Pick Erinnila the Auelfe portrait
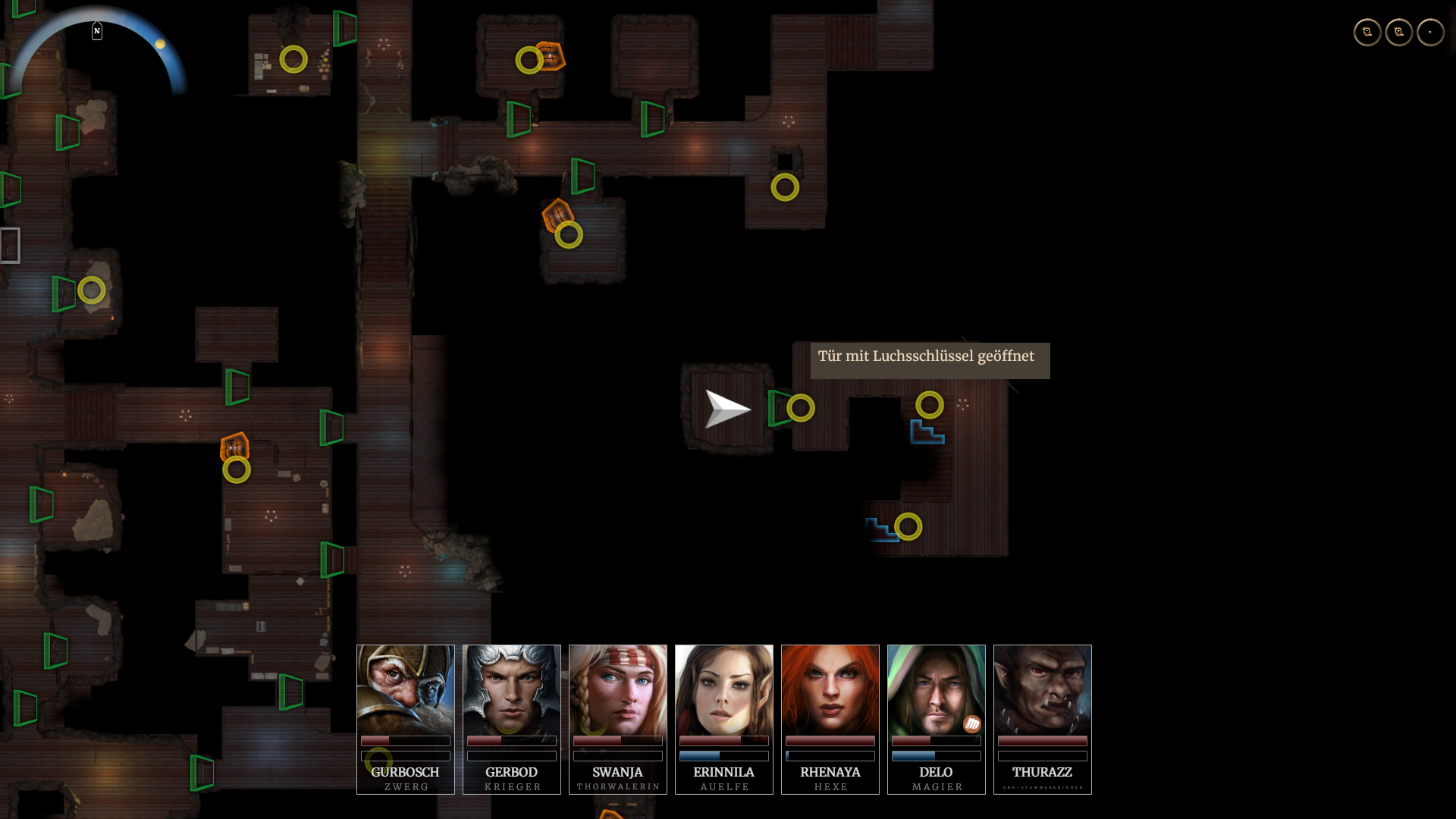This screenshot has width=1456, height=819. point(724,690)
